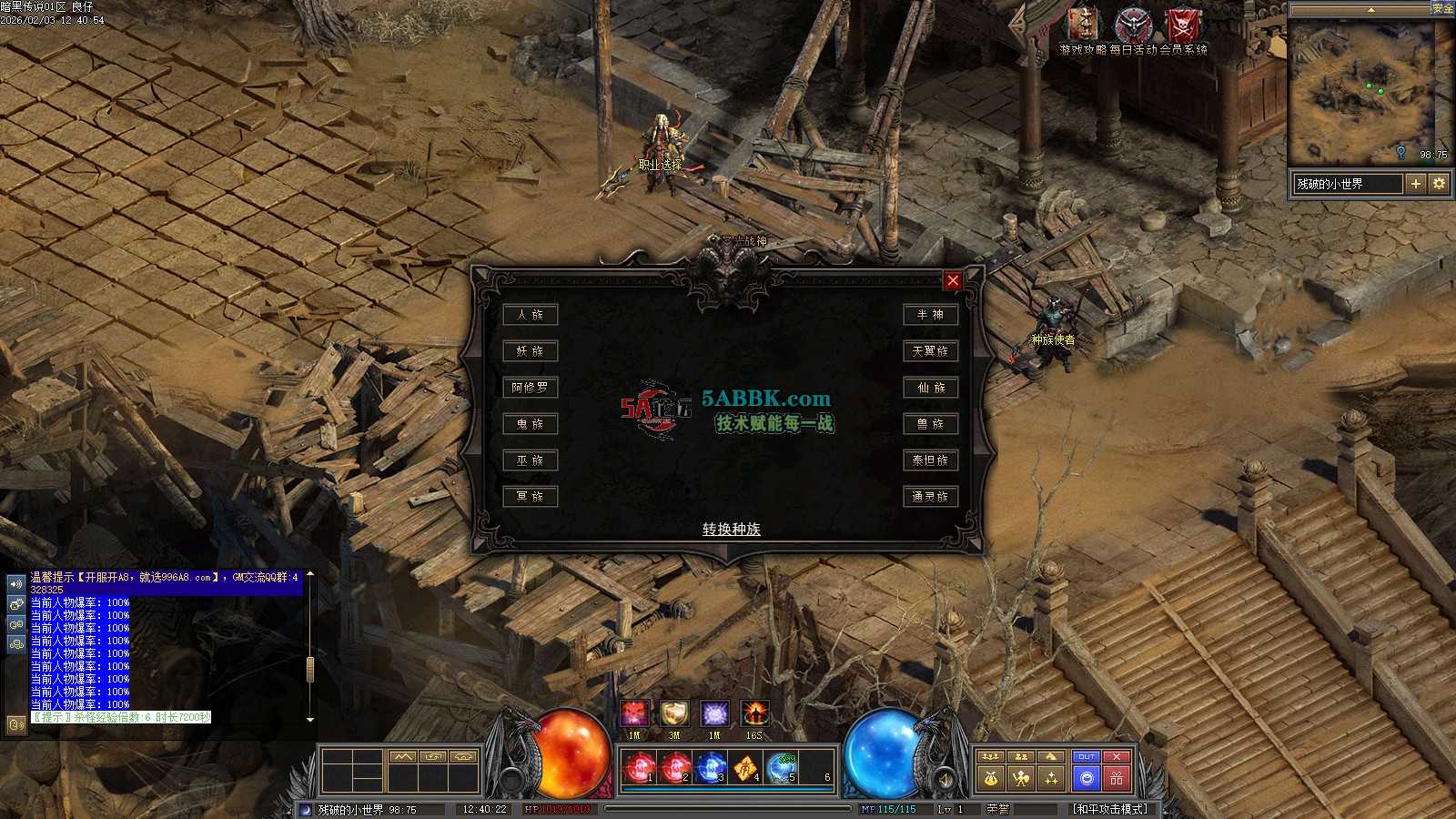Open the bag with the pouch icon
This screenshot has height=819, width=1456.
point(991,778)
